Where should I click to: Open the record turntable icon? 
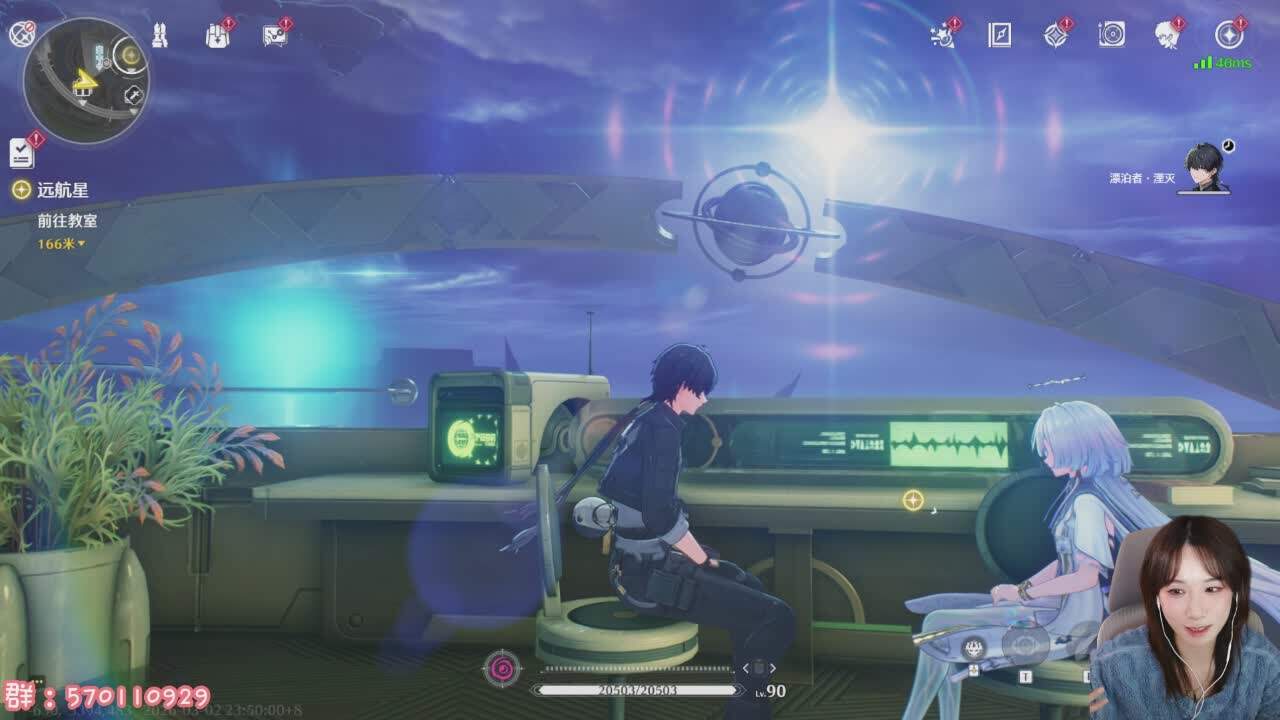[1111, 35]
